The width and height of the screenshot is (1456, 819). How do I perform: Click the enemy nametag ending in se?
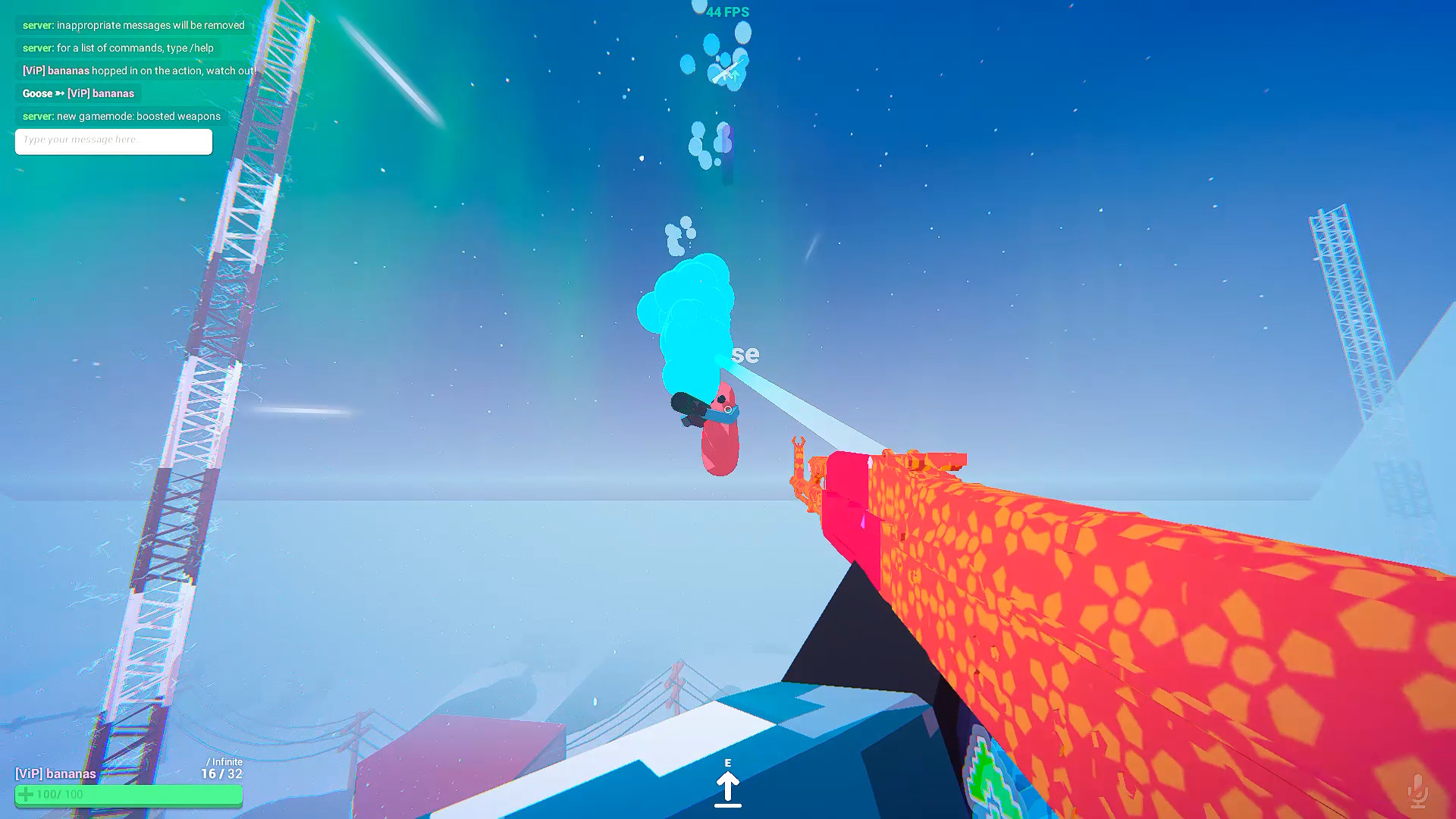pyautogui.click(x=745, y=354)
